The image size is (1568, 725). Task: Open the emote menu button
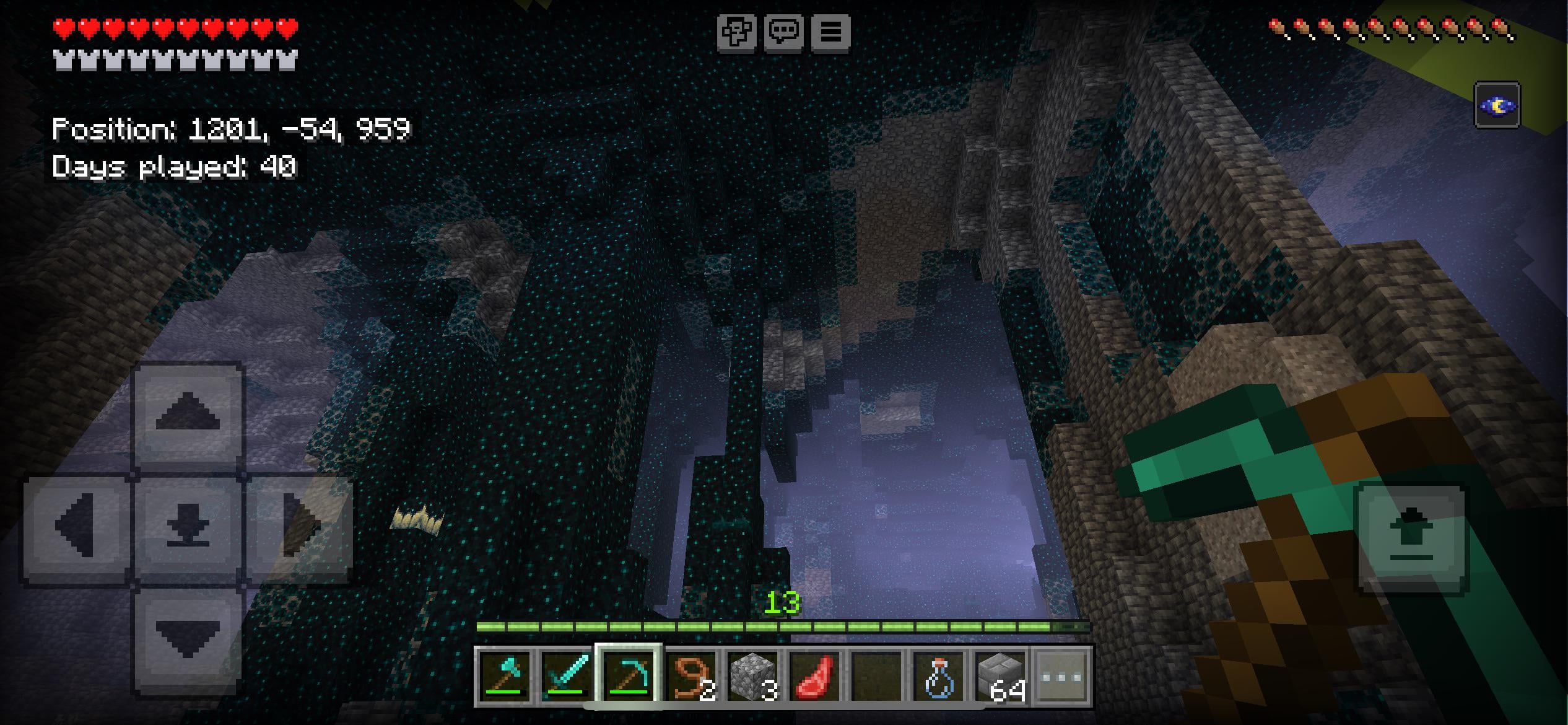(x=736, y=32)
